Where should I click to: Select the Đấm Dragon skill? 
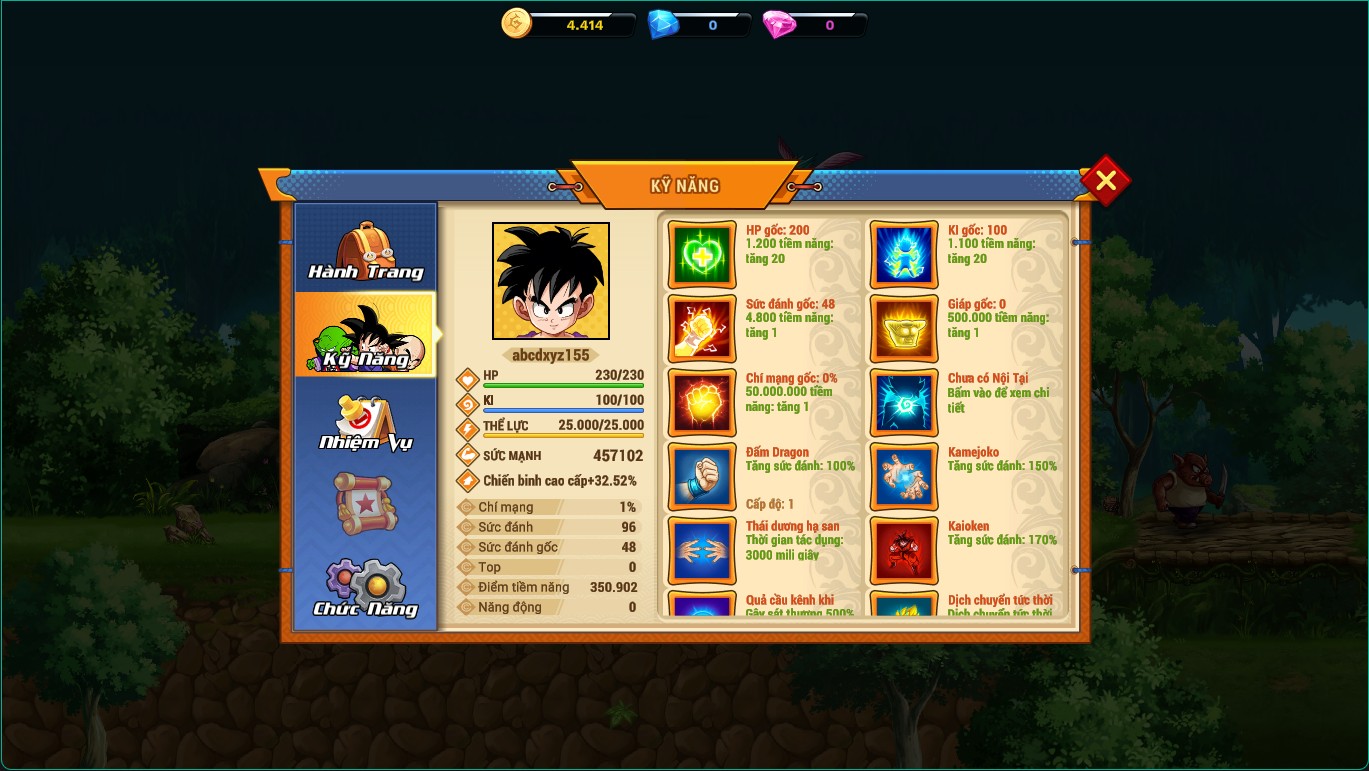(702, 477)
